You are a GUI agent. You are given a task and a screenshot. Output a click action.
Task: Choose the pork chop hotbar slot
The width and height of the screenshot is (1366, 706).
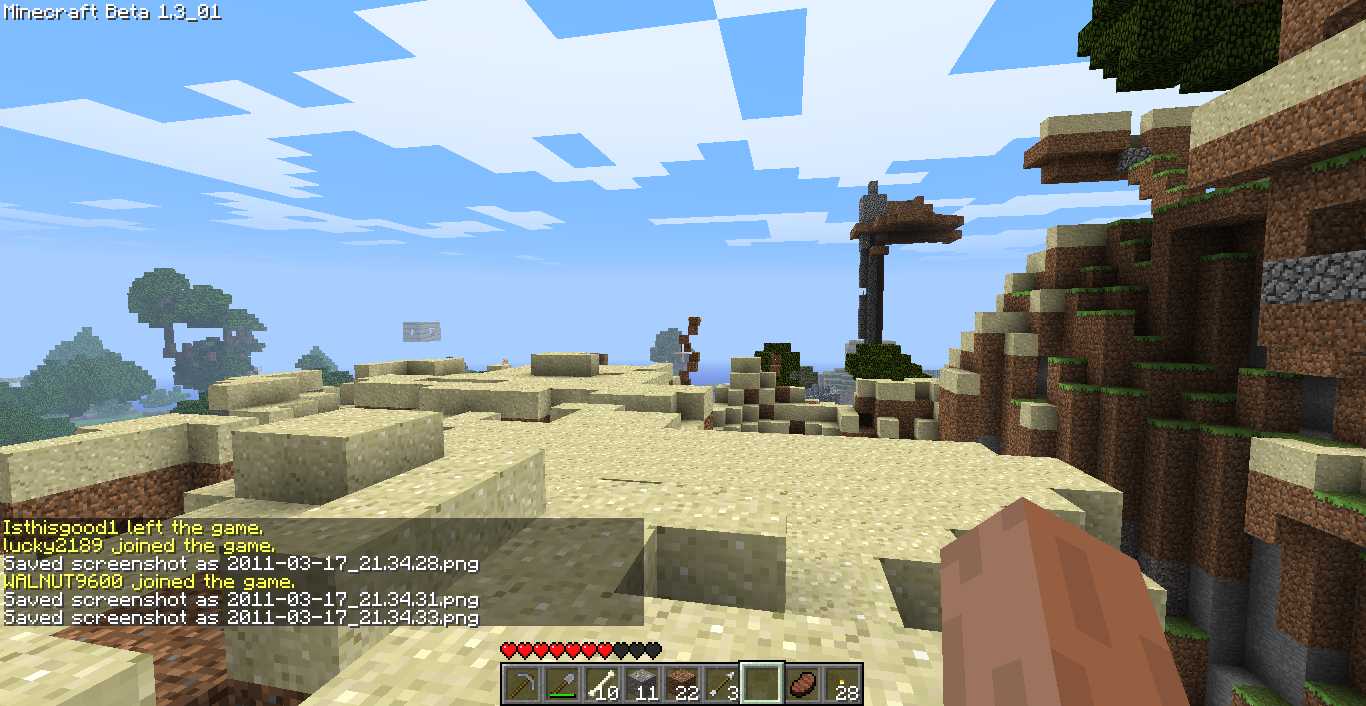801,685
